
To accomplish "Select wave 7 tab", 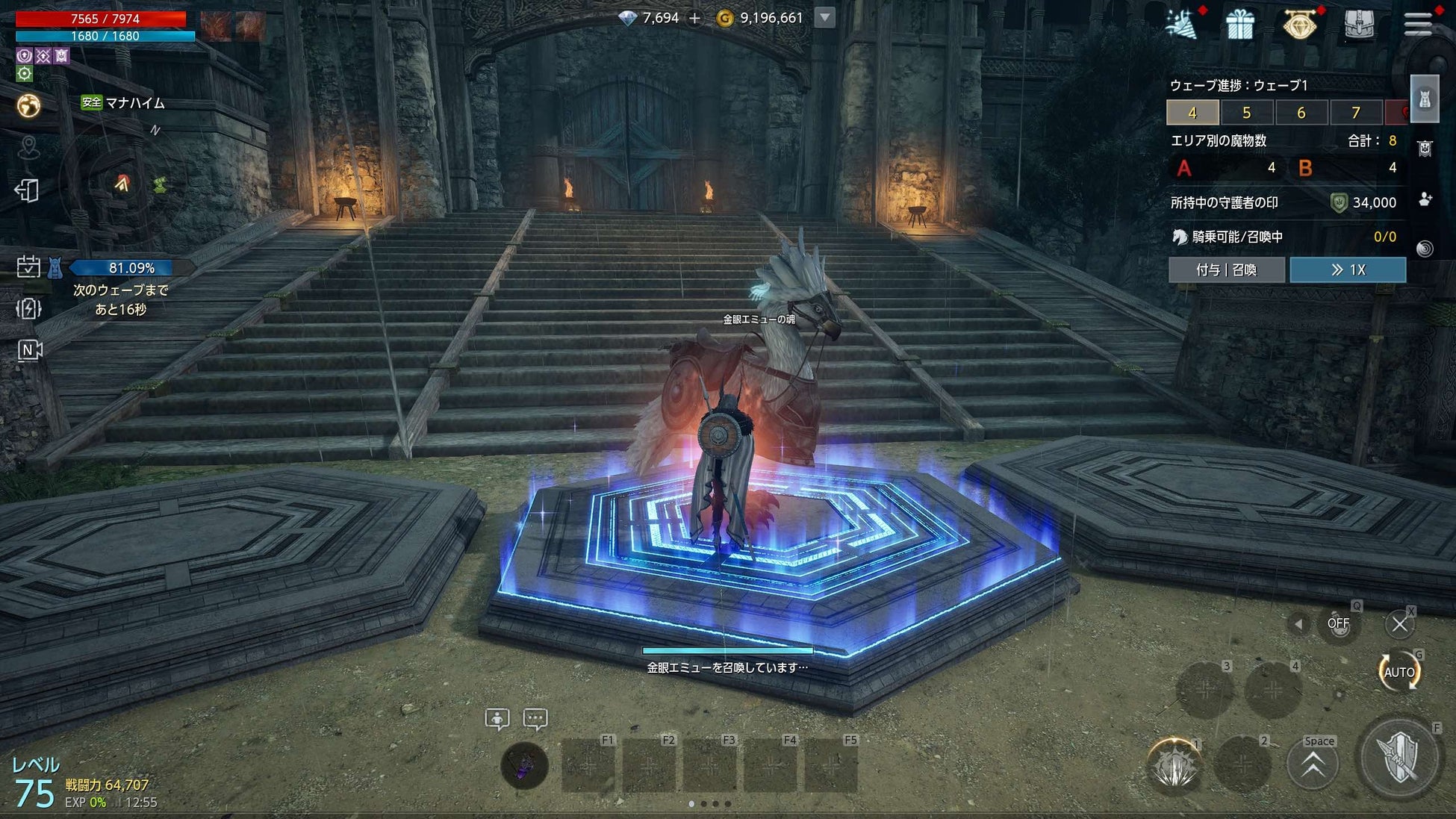I will [1355, 113].
